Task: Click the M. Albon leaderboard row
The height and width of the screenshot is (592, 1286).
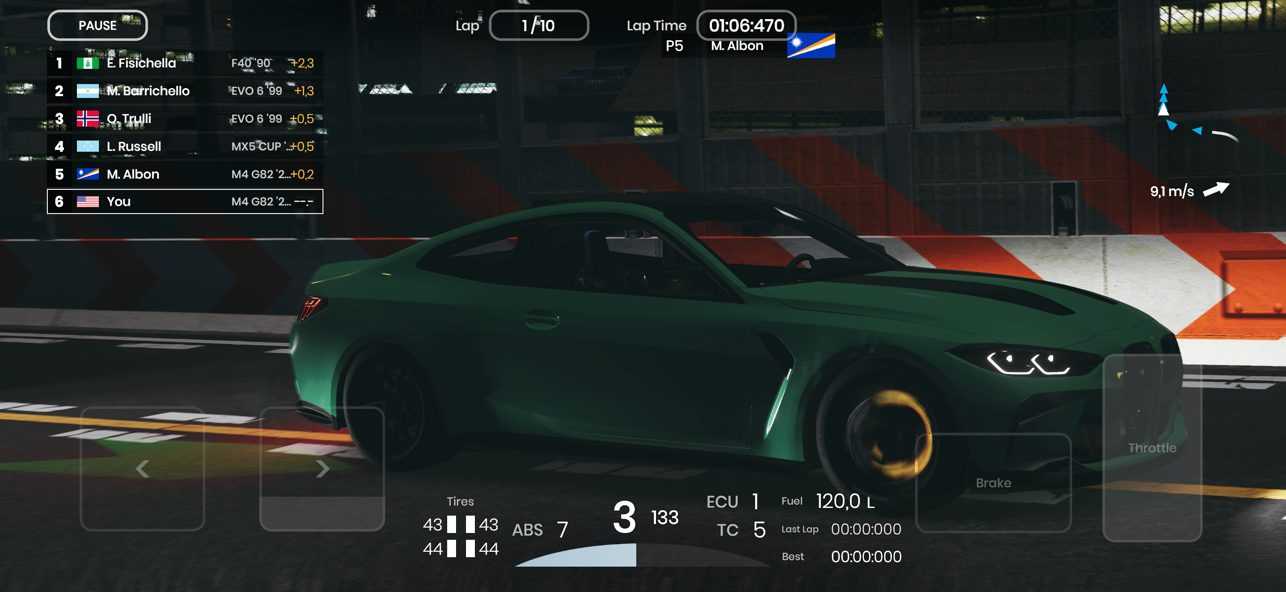Action: tap(185, 174)
